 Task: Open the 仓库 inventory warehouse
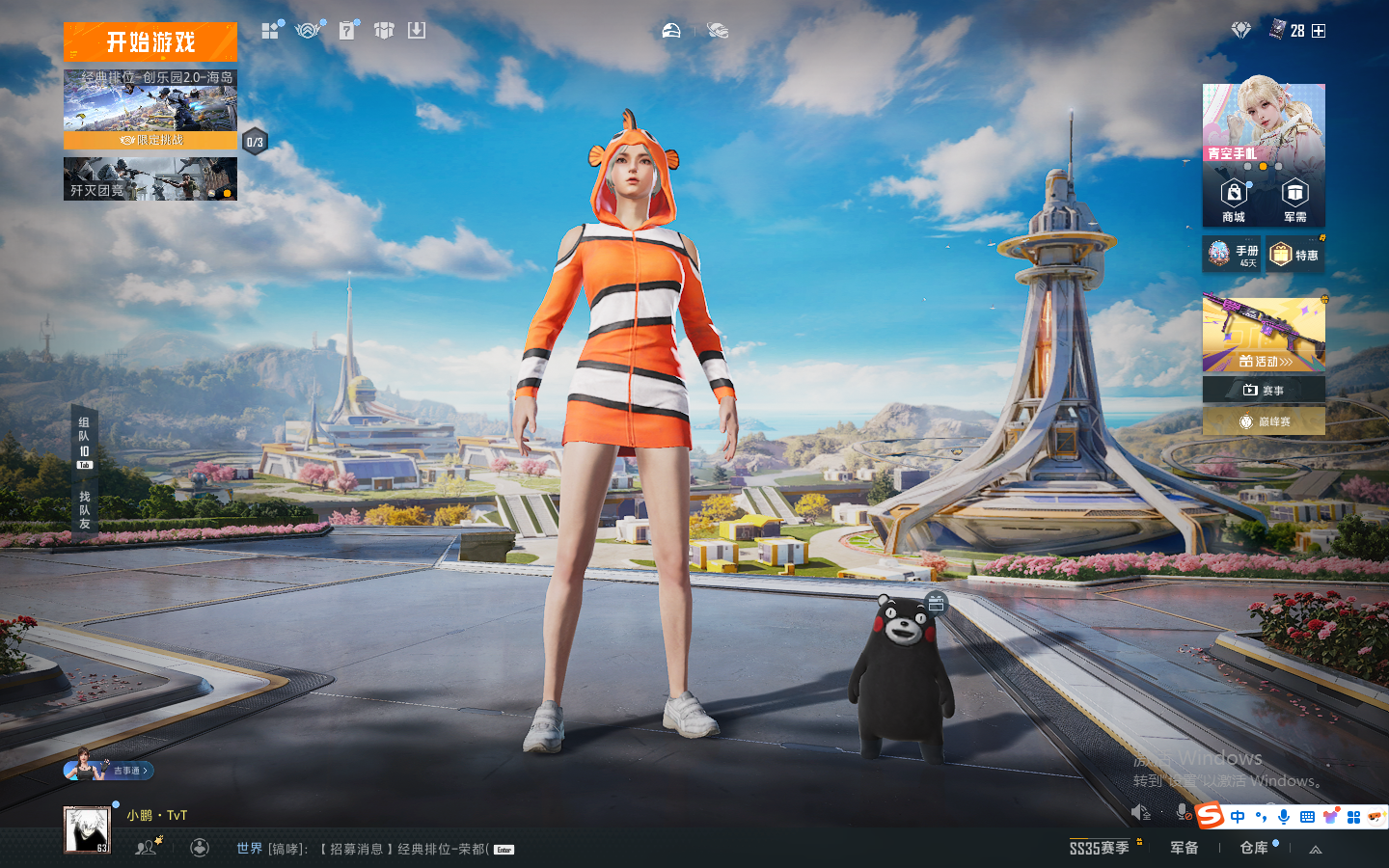[x=1254, y=848]
